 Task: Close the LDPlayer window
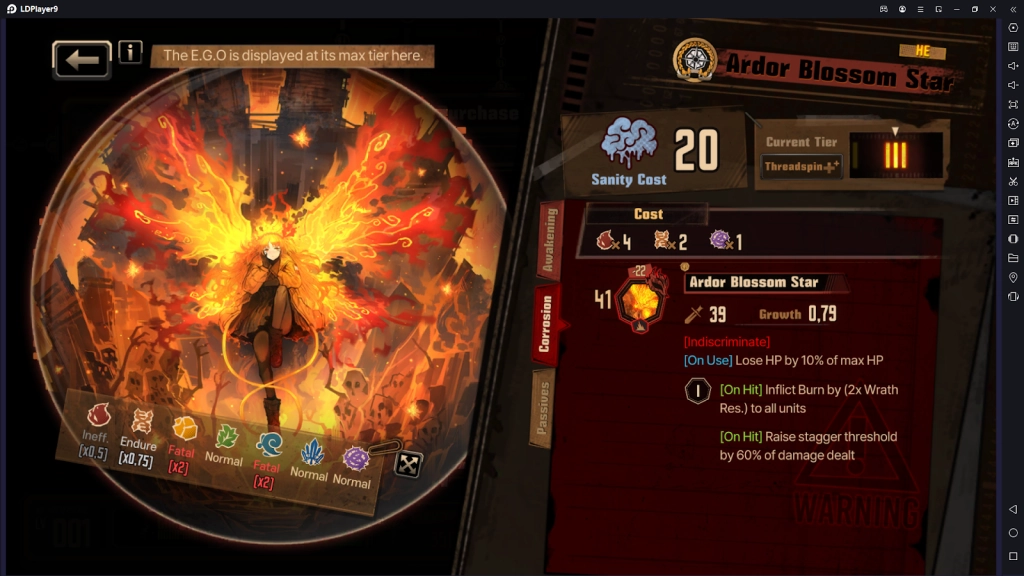coord(991,9)
